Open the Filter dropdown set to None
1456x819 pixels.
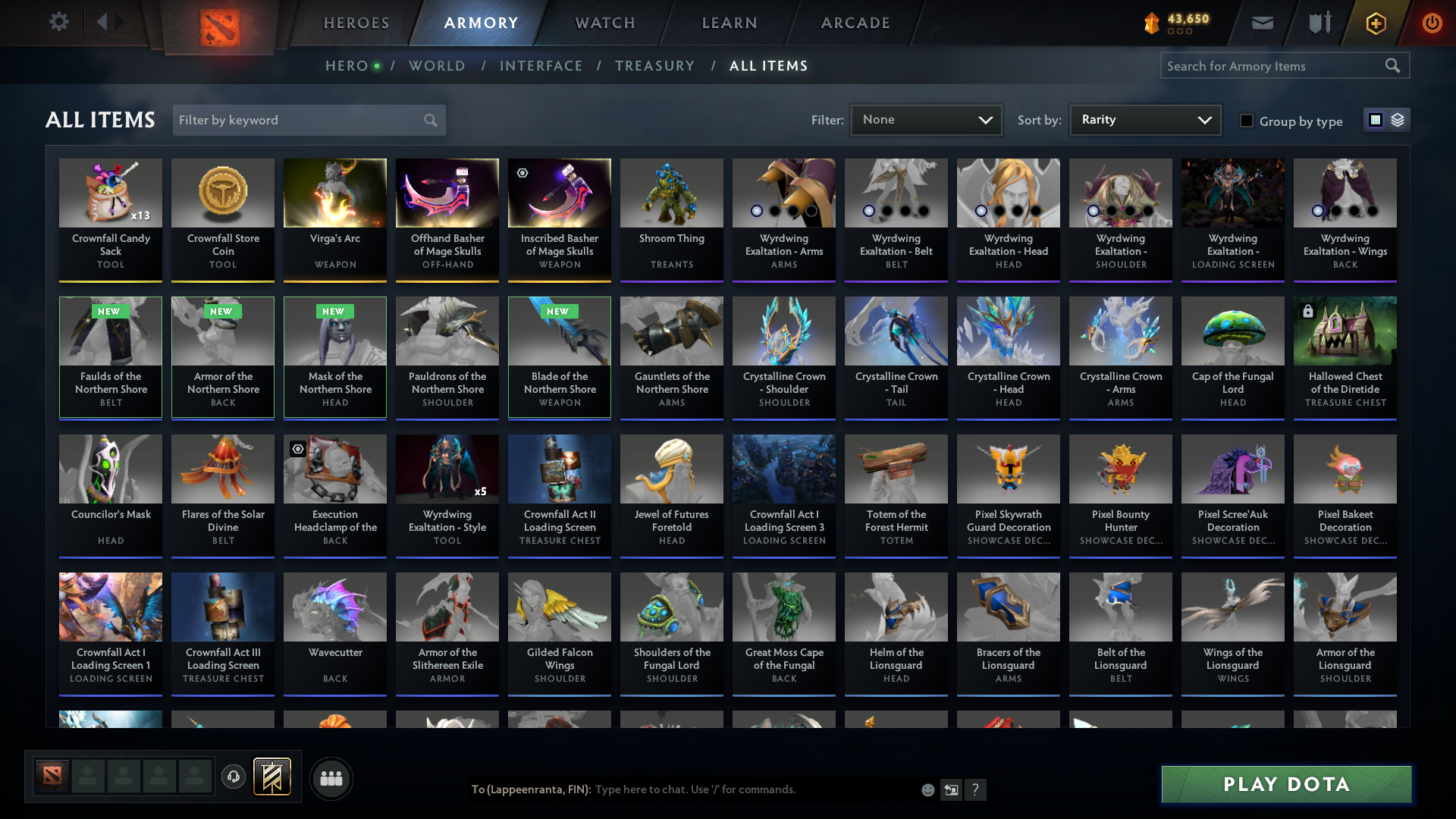coord(926,119)
